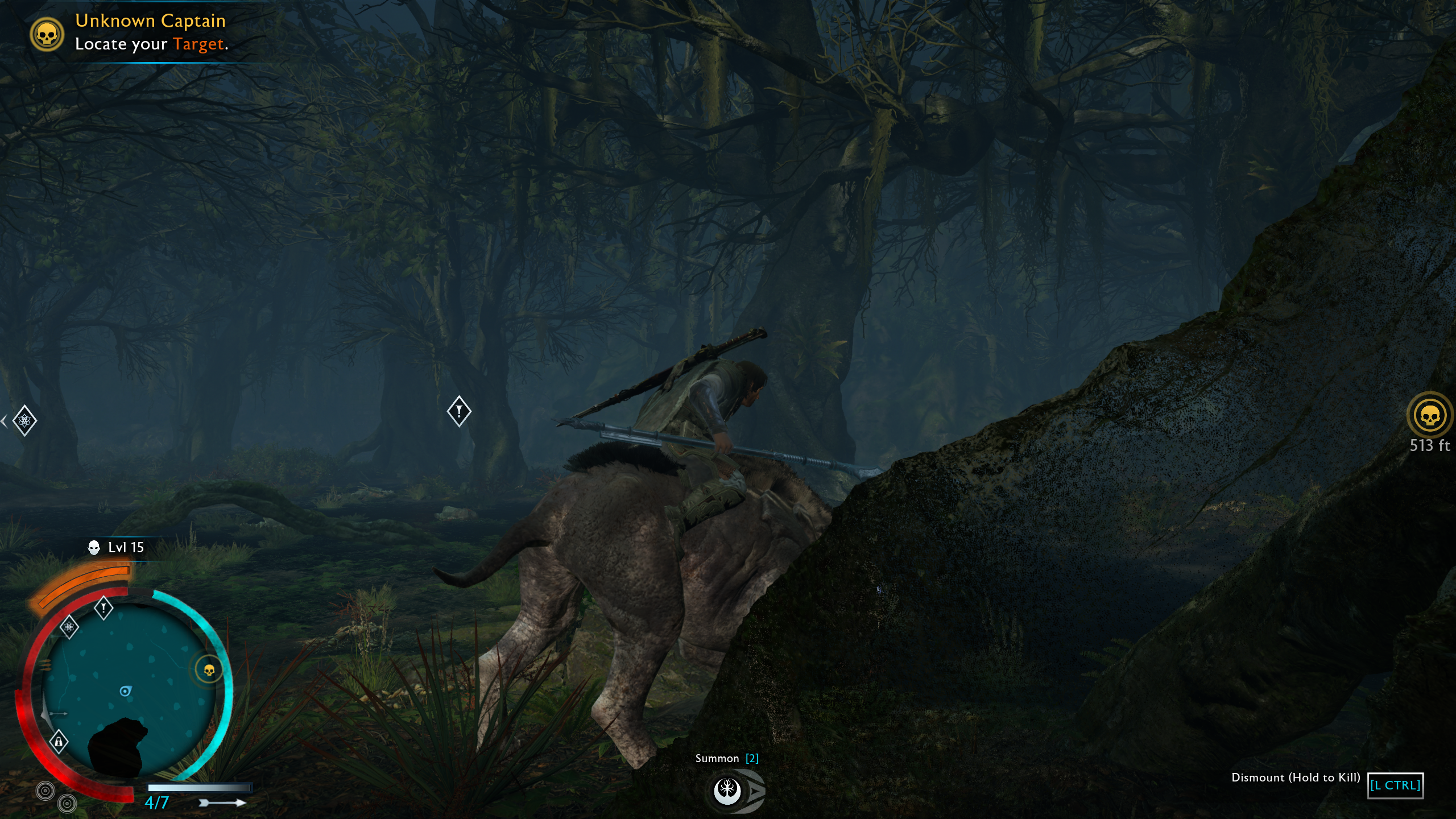This screenshot has height=819, width=1456.
Task: Select the player position marker on the minimap
Action: [x=125, y=691]
